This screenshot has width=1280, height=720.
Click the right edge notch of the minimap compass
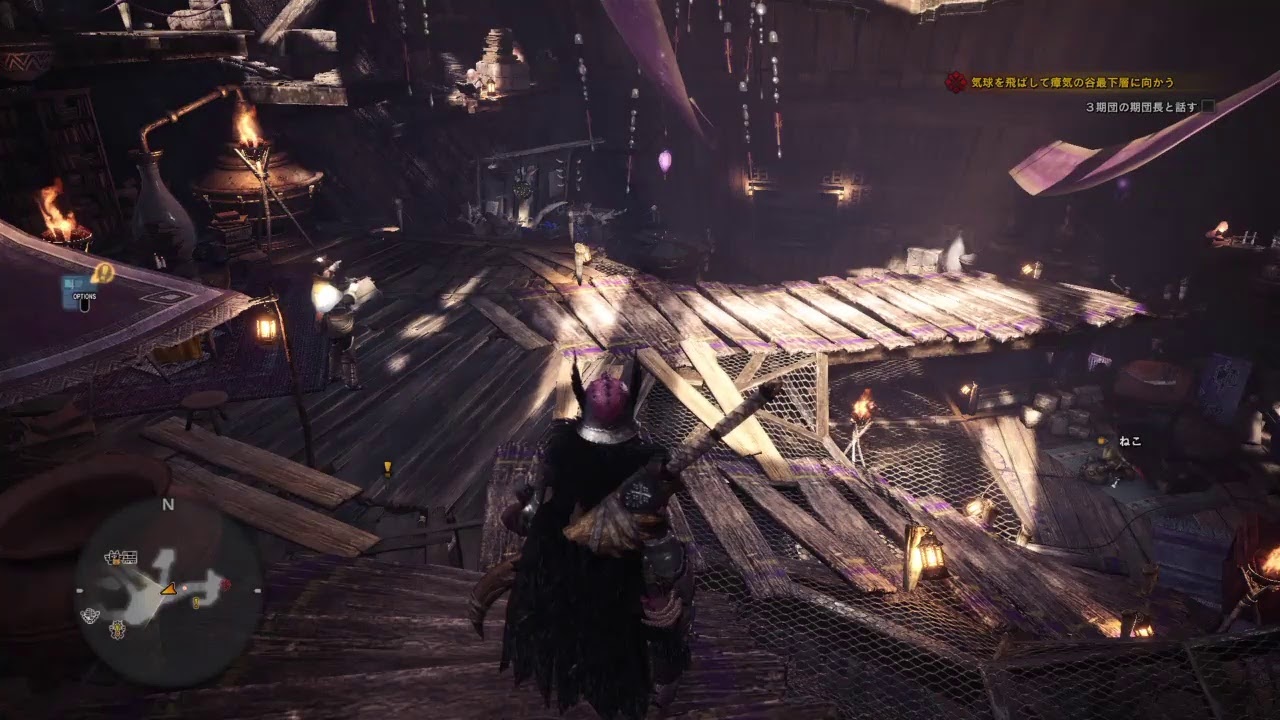click(257, 591)
